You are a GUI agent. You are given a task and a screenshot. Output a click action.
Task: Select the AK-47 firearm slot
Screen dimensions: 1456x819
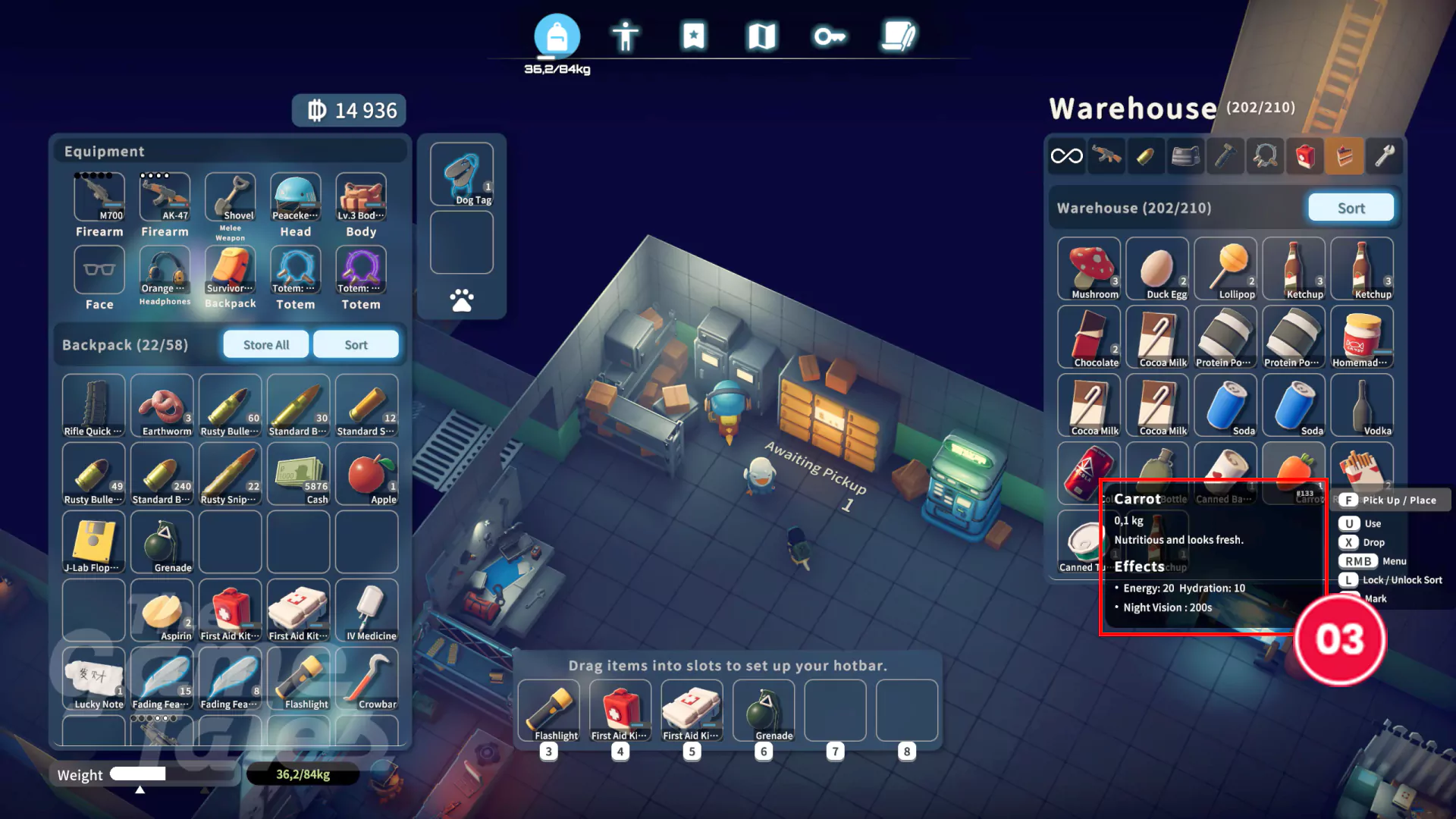pyautogui.click(x=165, y=197)
